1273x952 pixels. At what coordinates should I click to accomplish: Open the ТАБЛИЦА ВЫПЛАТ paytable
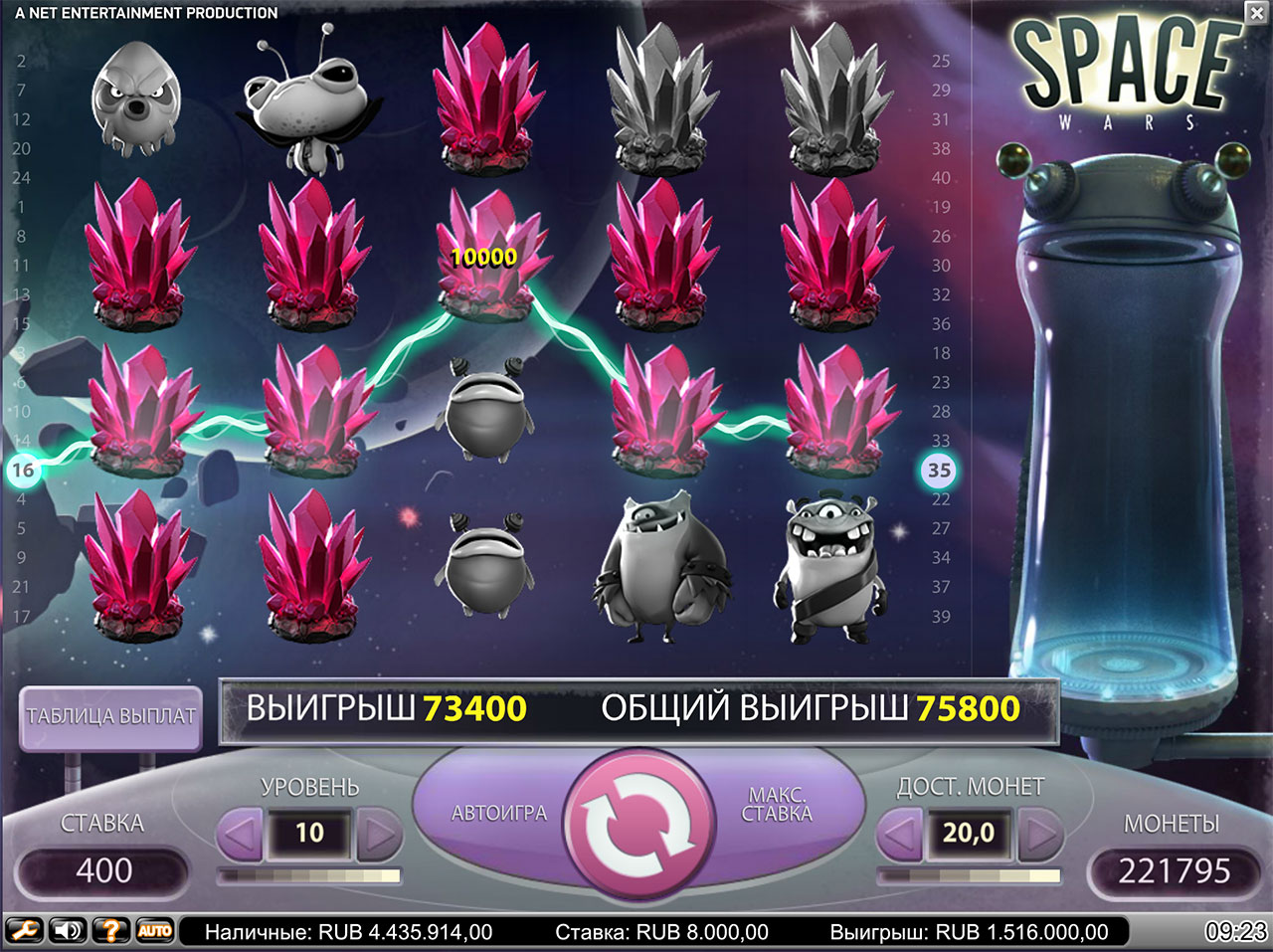pyautogui.click(x=110, y=716)
